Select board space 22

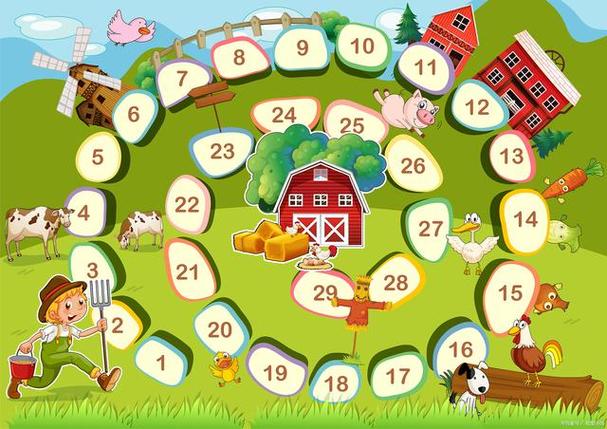[x=187, y=205]
